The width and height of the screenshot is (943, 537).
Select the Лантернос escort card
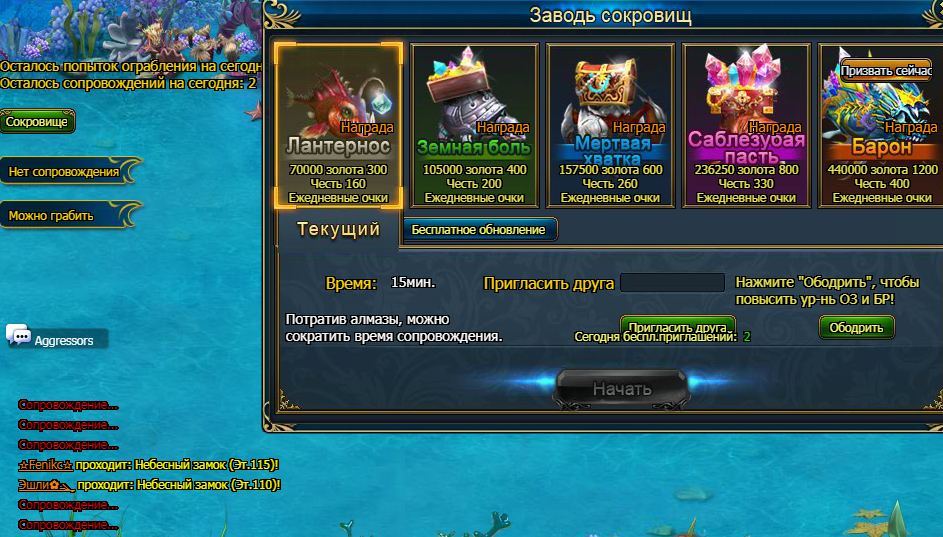tap(338, 125)
